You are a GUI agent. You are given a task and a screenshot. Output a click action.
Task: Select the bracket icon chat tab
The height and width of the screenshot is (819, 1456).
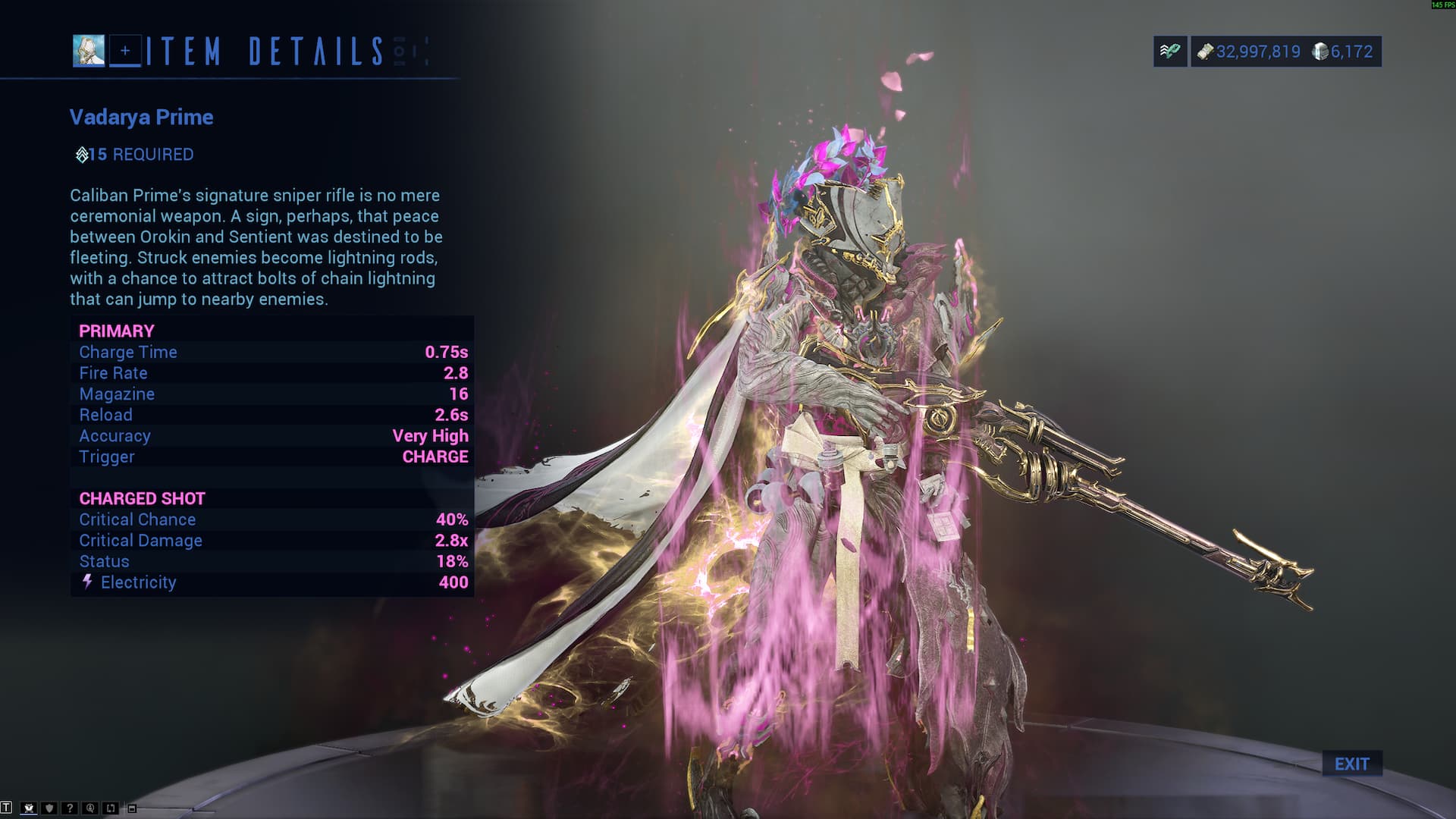pos(111,808)
